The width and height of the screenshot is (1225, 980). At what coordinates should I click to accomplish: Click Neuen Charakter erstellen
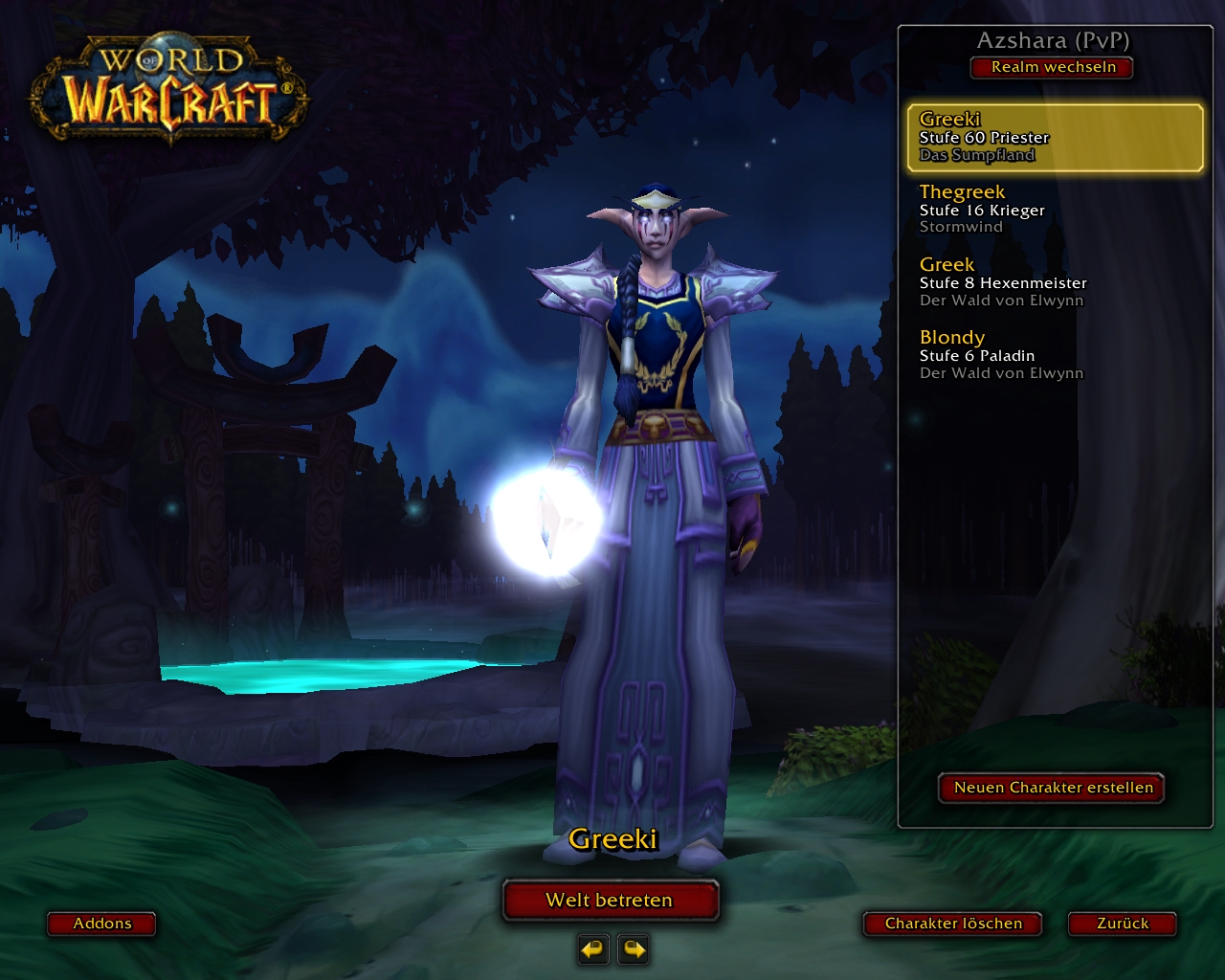(1053, 788)
